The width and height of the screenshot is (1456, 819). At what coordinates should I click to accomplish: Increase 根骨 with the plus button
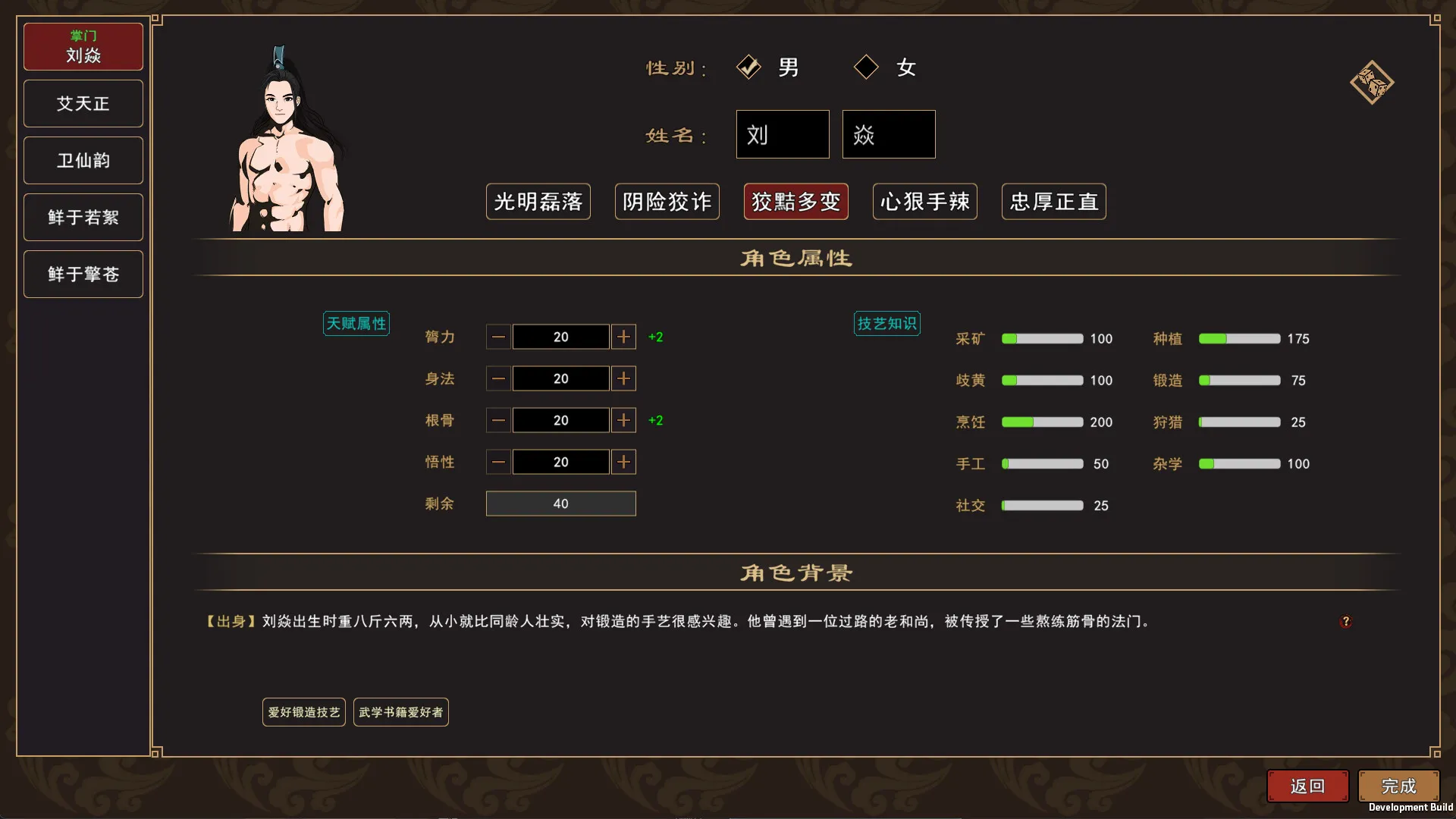(x=623, y=420)
